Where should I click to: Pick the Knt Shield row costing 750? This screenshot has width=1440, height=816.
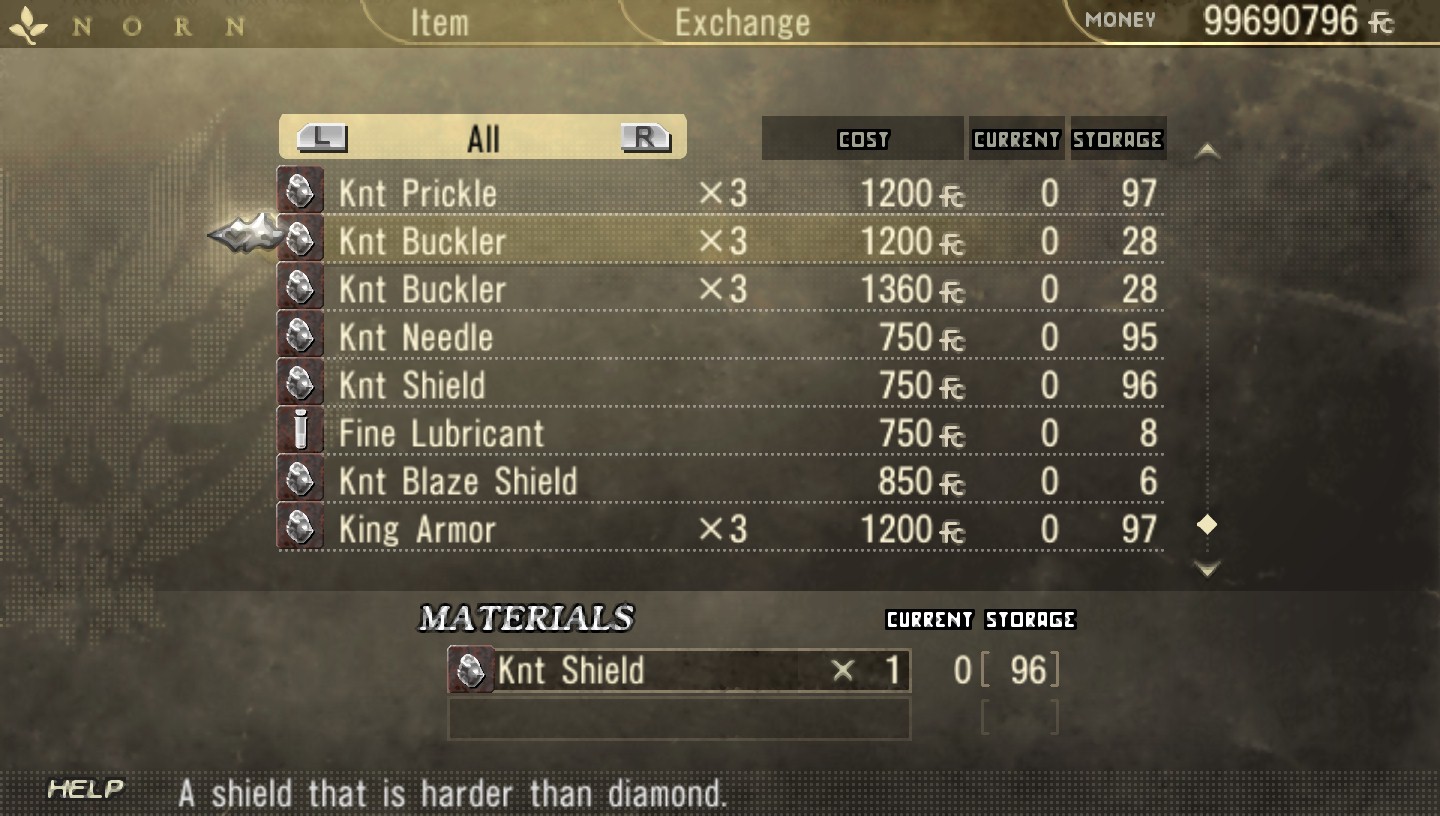[x=720, y=385]
